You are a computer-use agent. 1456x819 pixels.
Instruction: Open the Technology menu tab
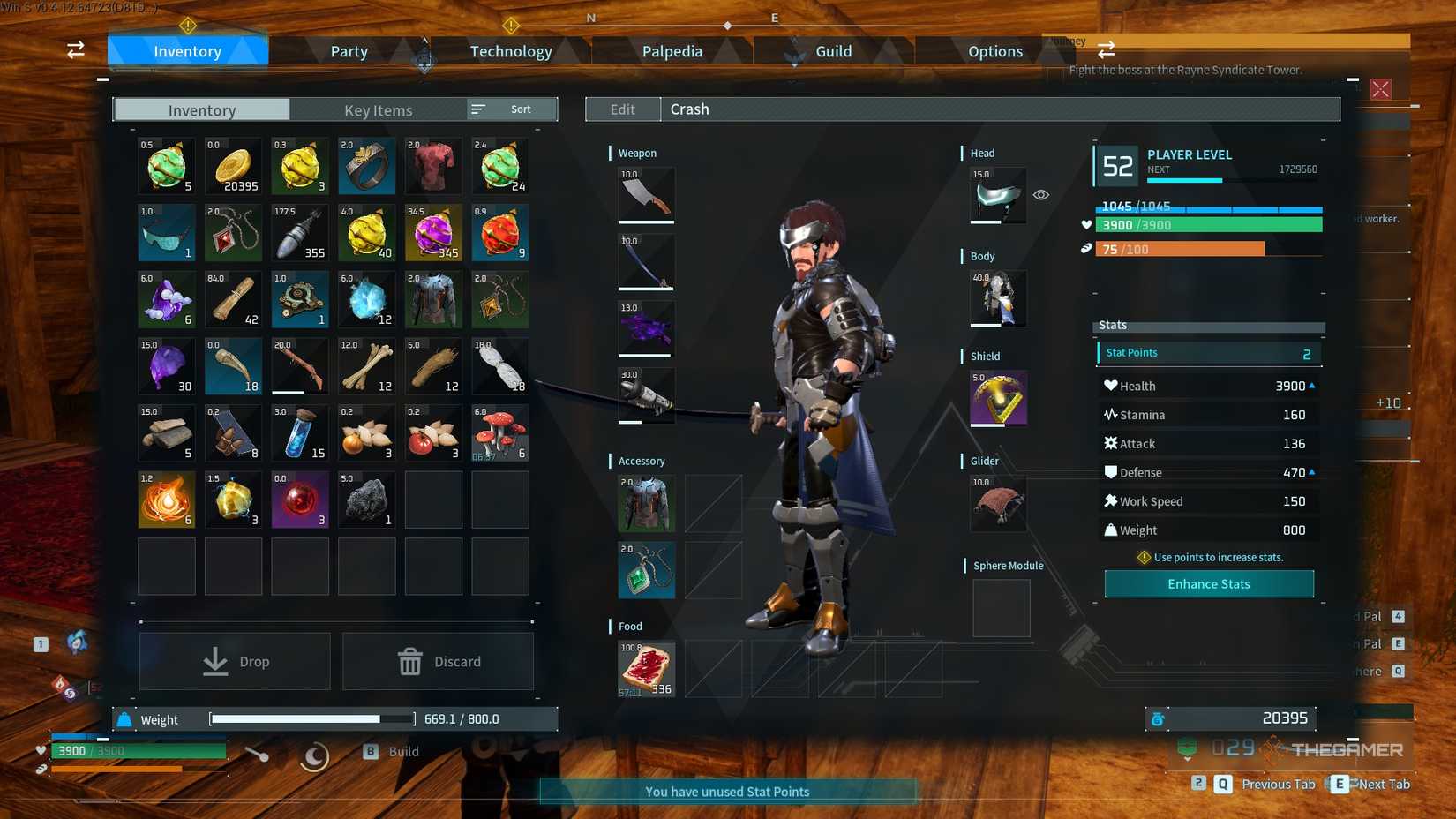click(511, 50)
